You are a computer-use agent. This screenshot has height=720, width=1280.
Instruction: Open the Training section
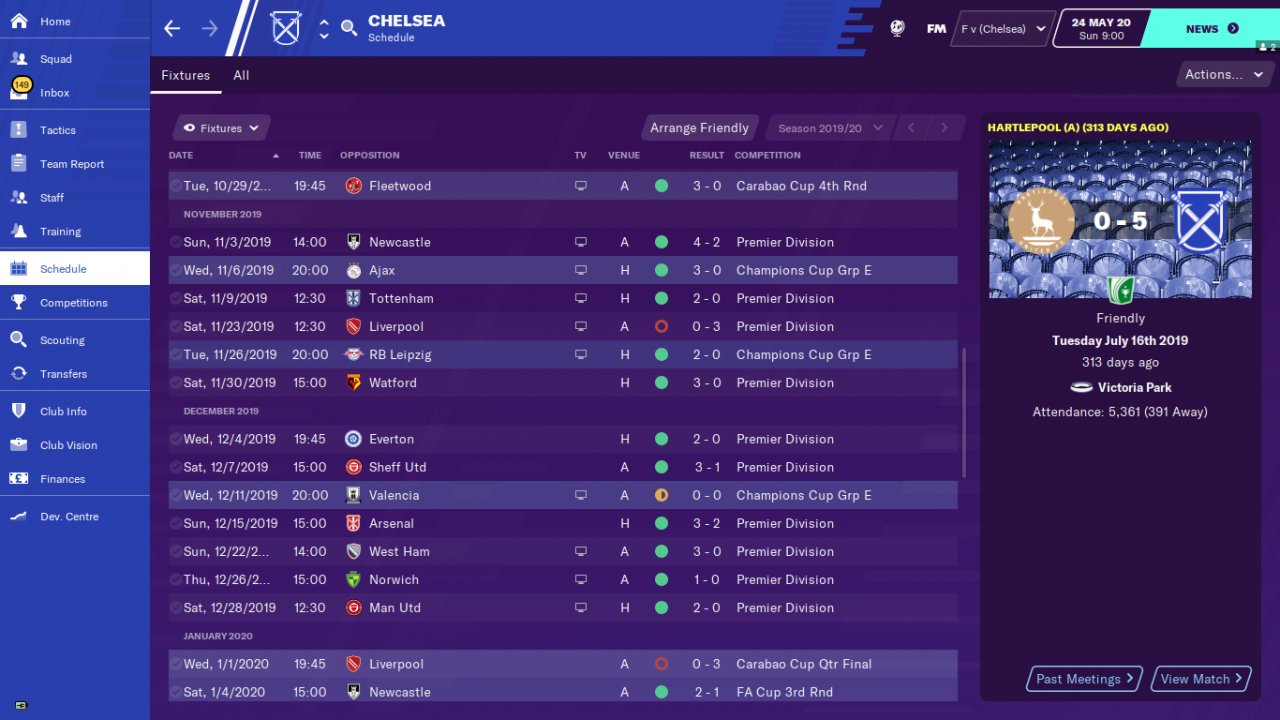point(60,231)
